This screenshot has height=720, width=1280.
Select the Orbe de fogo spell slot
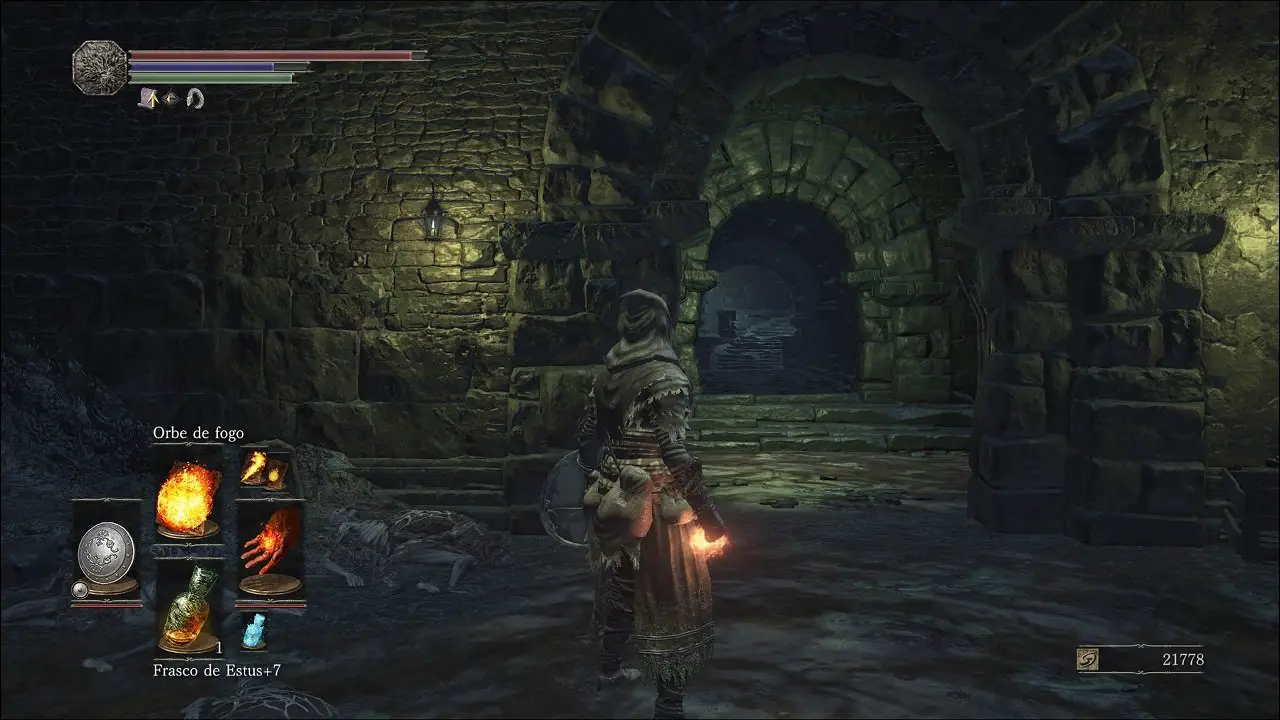point(189,495)
